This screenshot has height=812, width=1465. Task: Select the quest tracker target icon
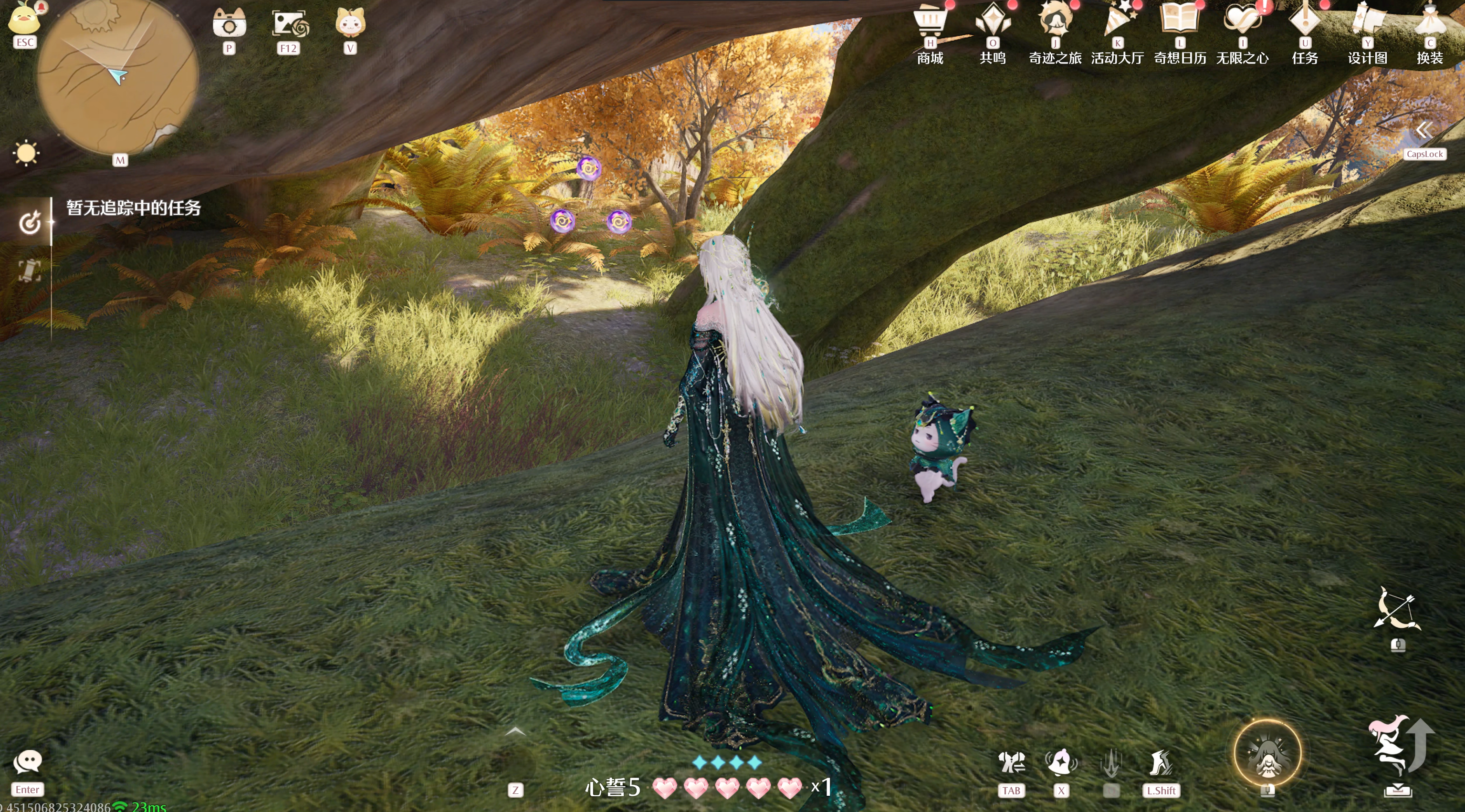point(30,222)
